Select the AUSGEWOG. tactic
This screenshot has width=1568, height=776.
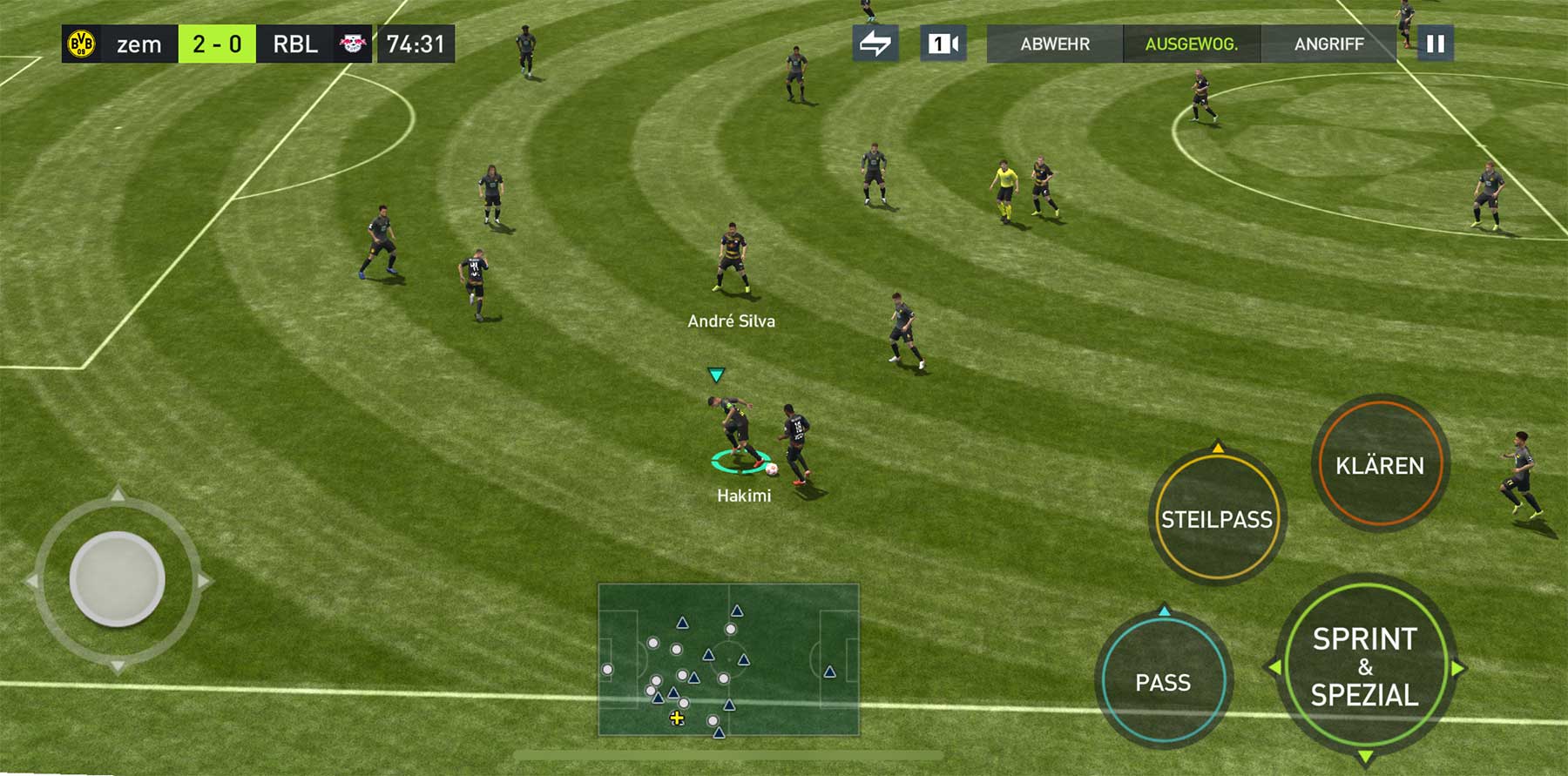1191,44
